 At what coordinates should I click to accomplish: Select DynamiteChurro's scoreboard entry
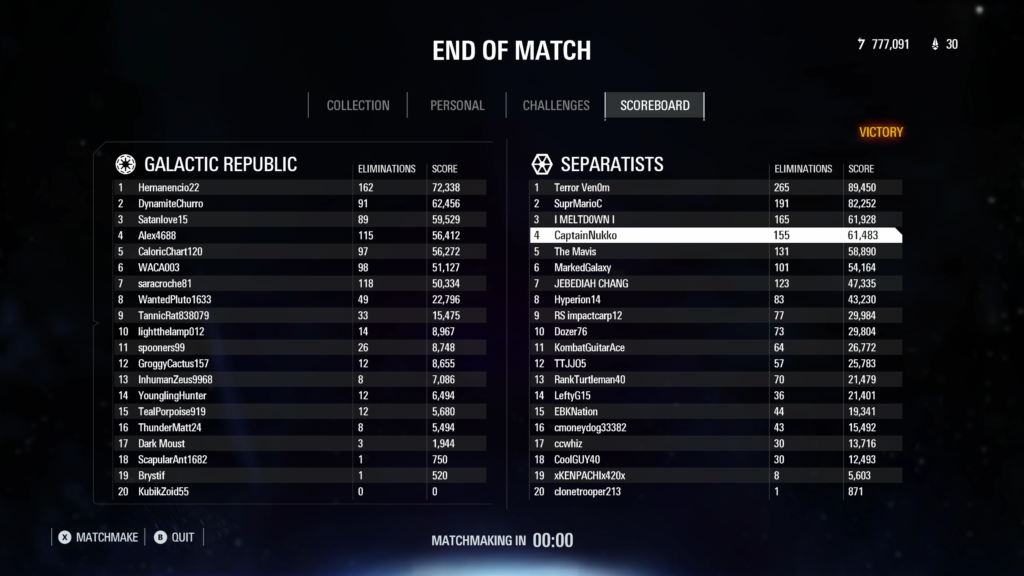pos(300,203)
